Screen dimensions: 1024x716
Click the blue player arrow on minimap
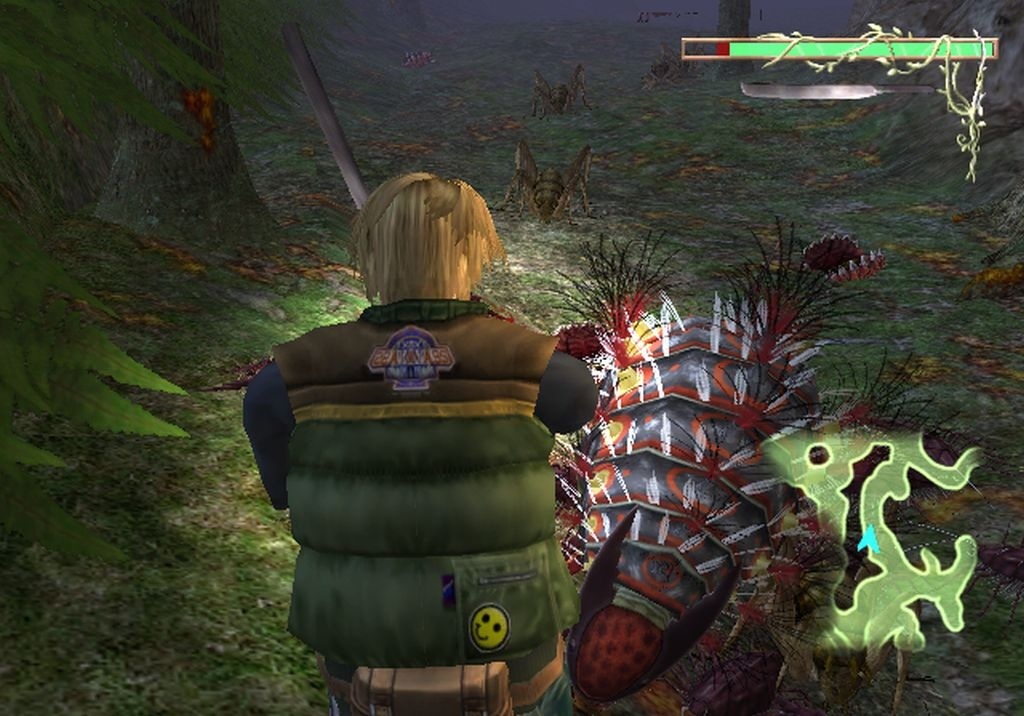868,540
